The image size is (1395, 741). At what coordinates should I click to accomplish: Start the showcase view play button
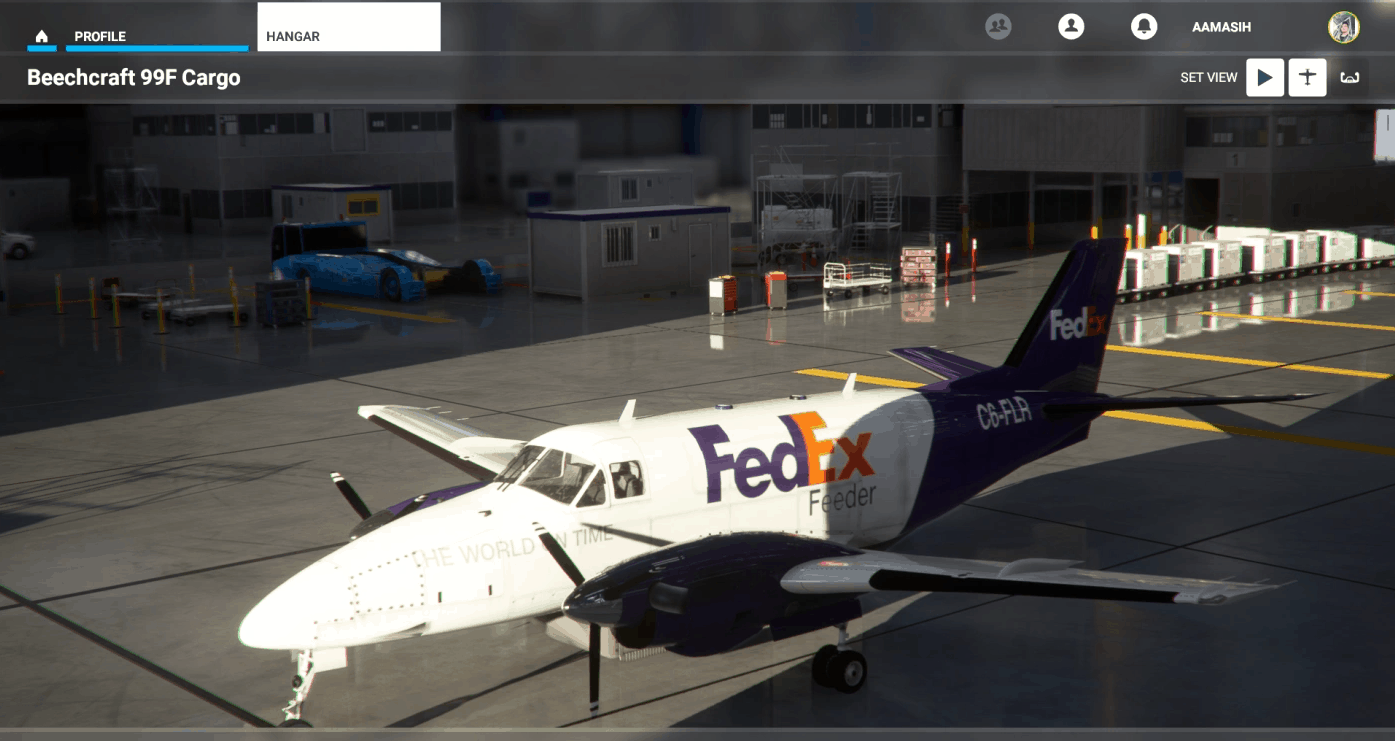click(1265, 77)
